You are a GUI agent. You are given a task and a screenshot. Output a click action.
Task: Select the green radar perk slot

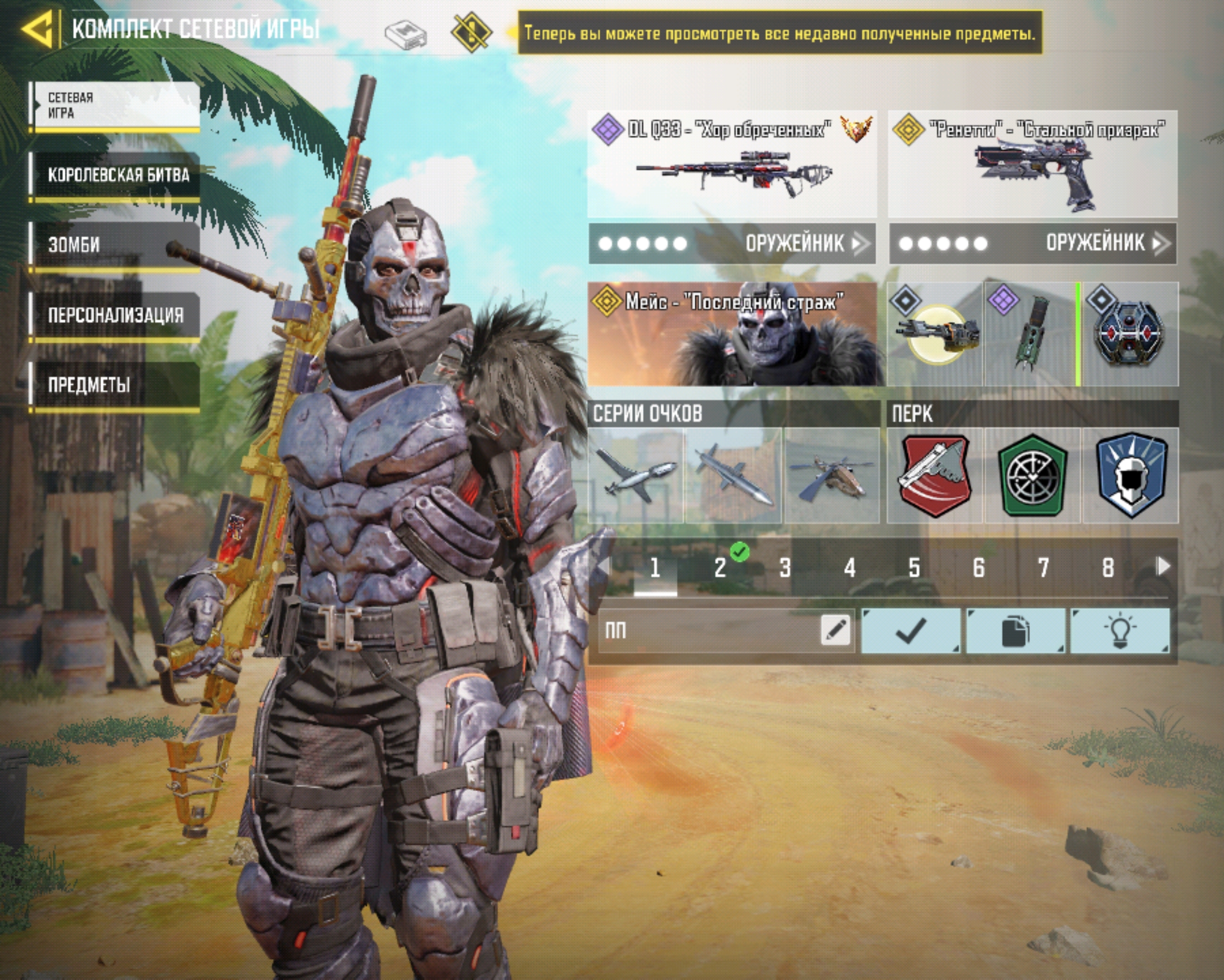click(1032, 476)
